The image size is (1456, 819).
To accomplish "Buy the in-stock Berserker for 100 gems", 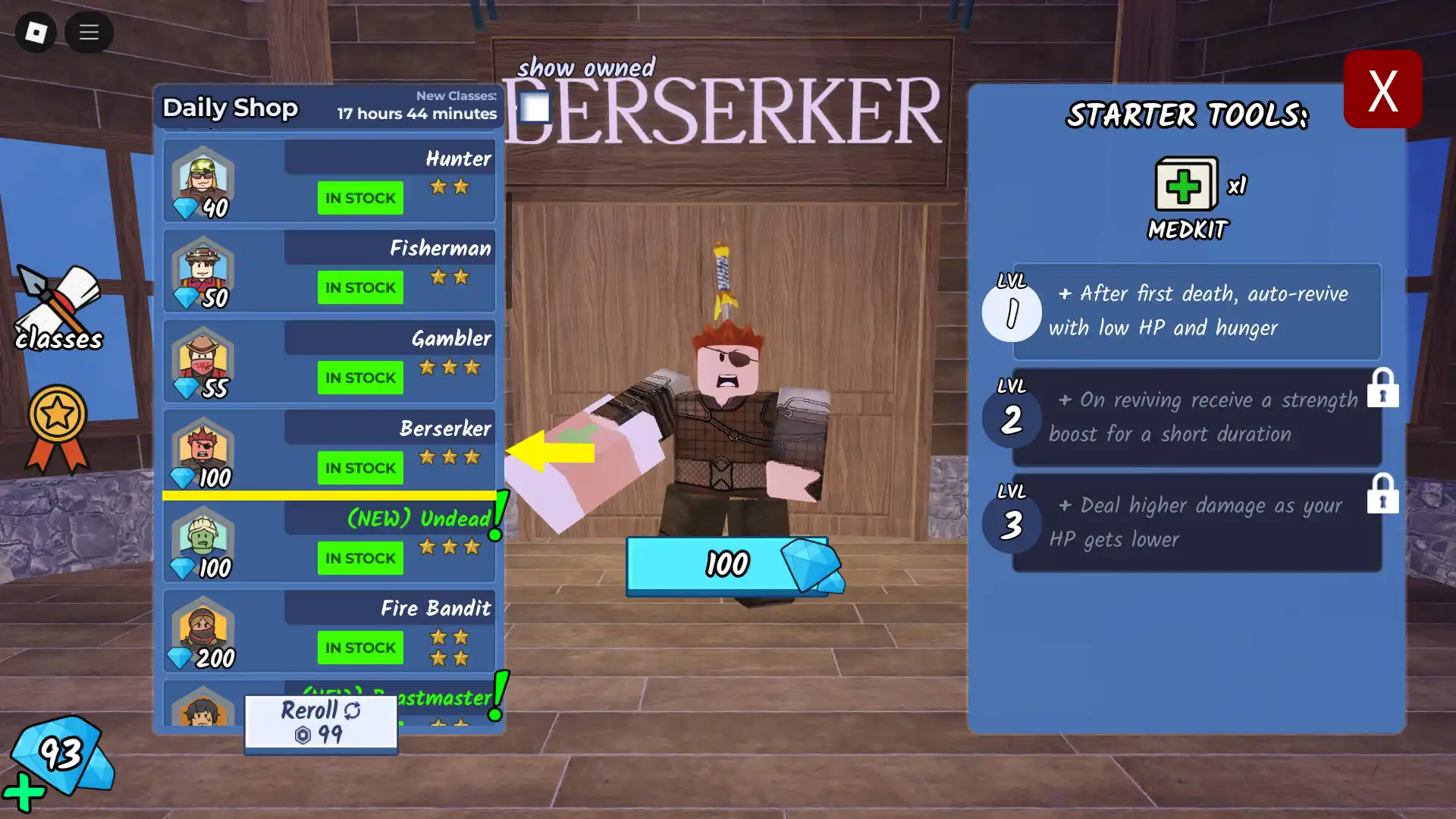I will [360, 468].
